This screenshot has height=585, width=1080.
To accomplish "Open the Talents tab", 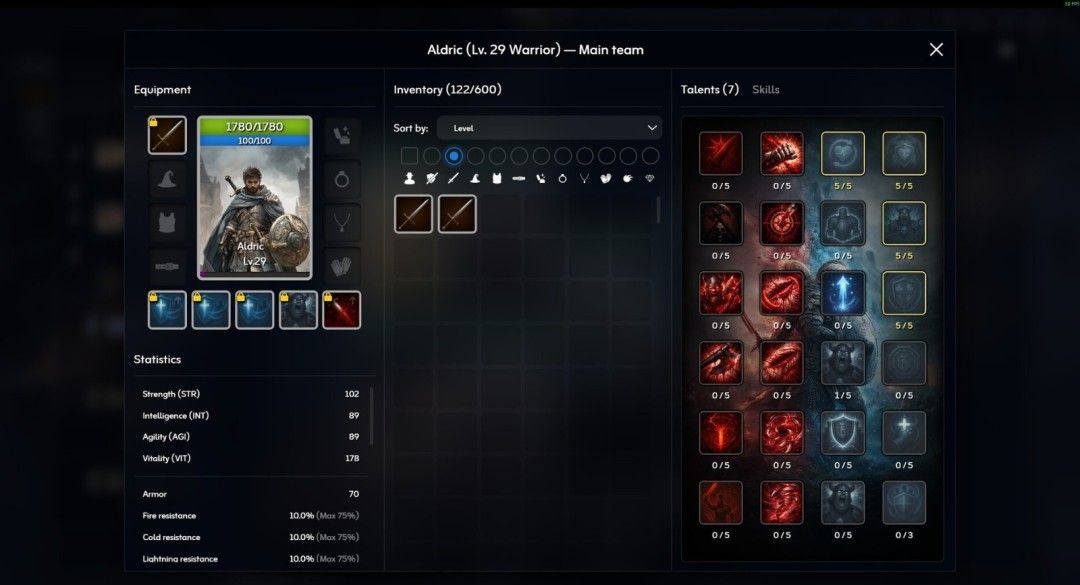I will [709, 90].
